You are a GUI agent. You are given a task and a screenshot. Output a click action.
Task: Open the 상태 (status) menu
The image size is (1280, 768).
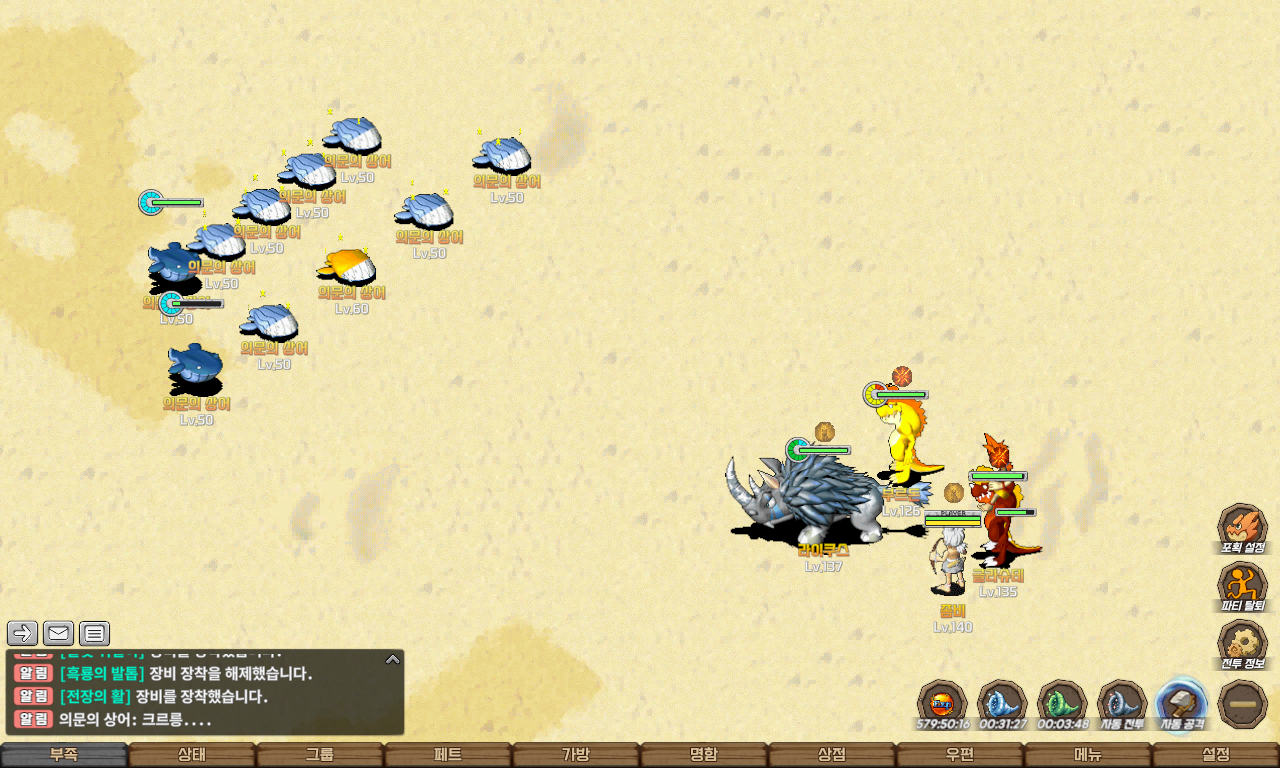(x=192, y=755)
